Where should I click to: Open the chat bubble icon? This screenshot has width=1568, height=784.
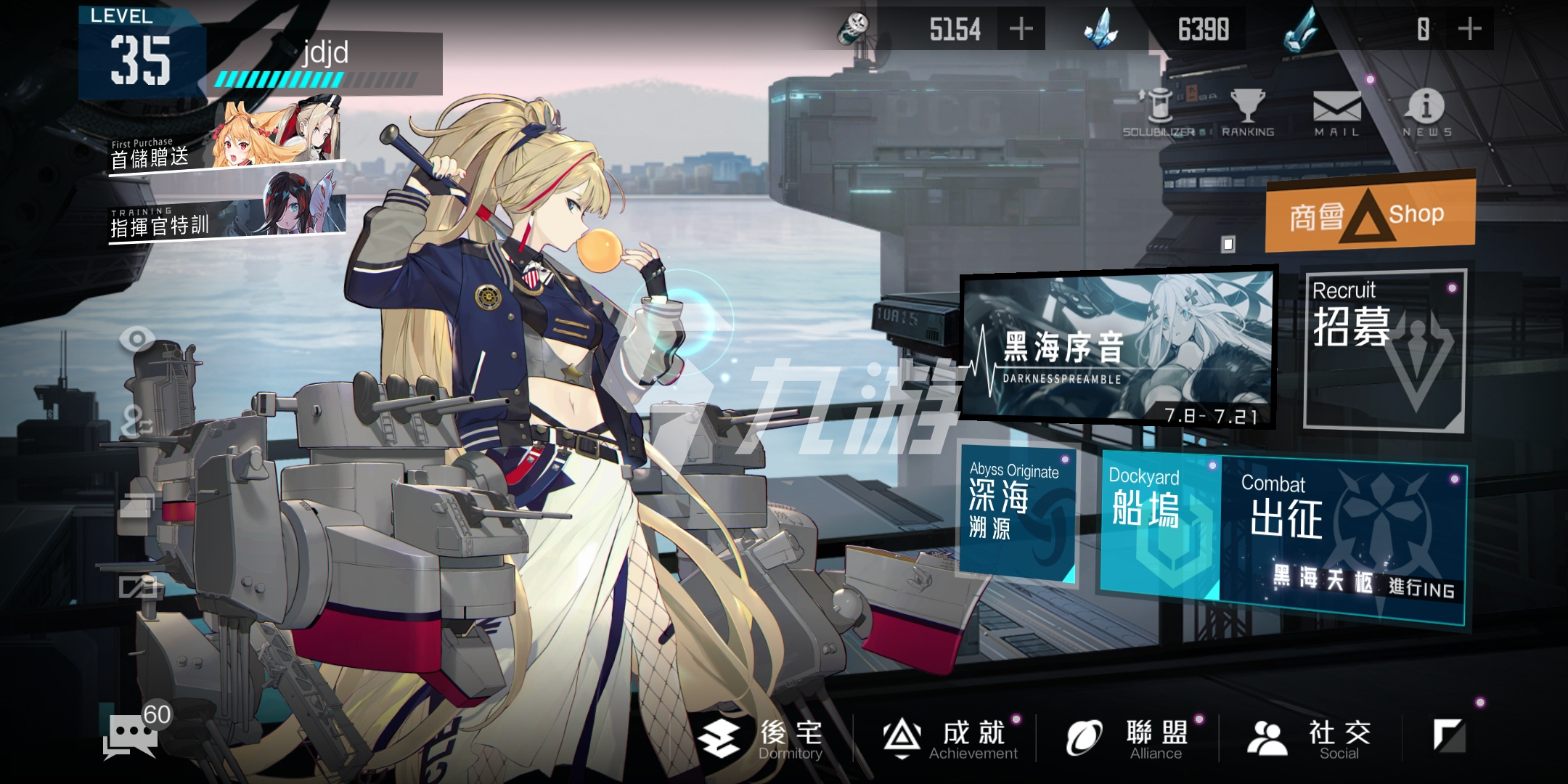[131, 735]
